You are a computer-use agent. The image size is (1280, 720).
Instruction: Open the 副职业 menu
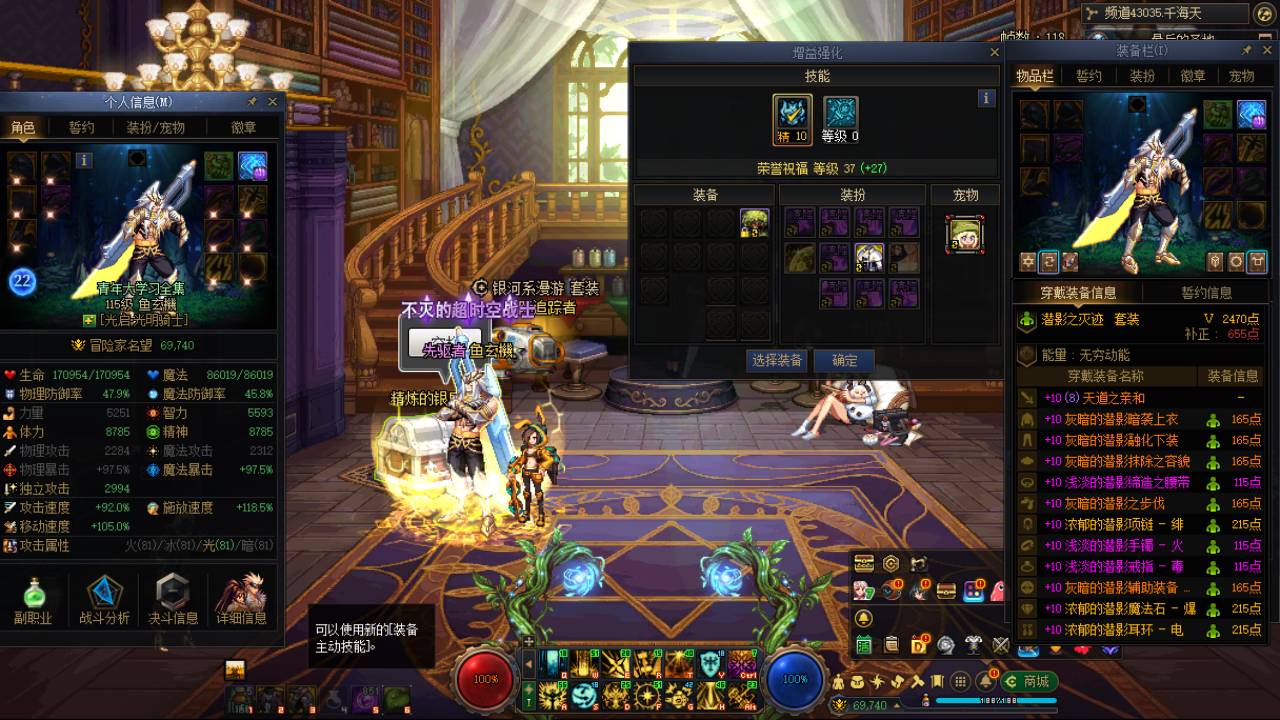[x=33, y=600]
